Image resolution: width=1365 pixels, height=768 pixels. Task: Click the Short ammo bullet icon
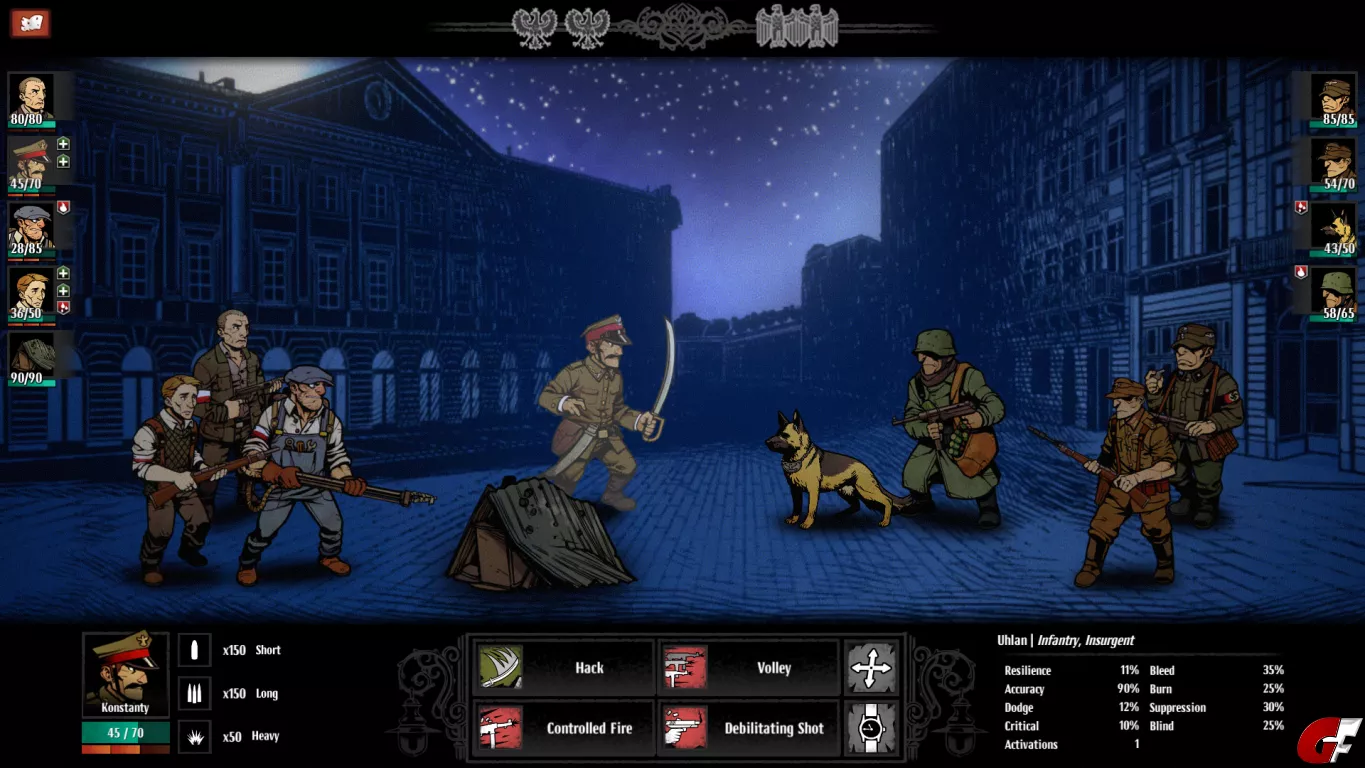pos(195,651)
